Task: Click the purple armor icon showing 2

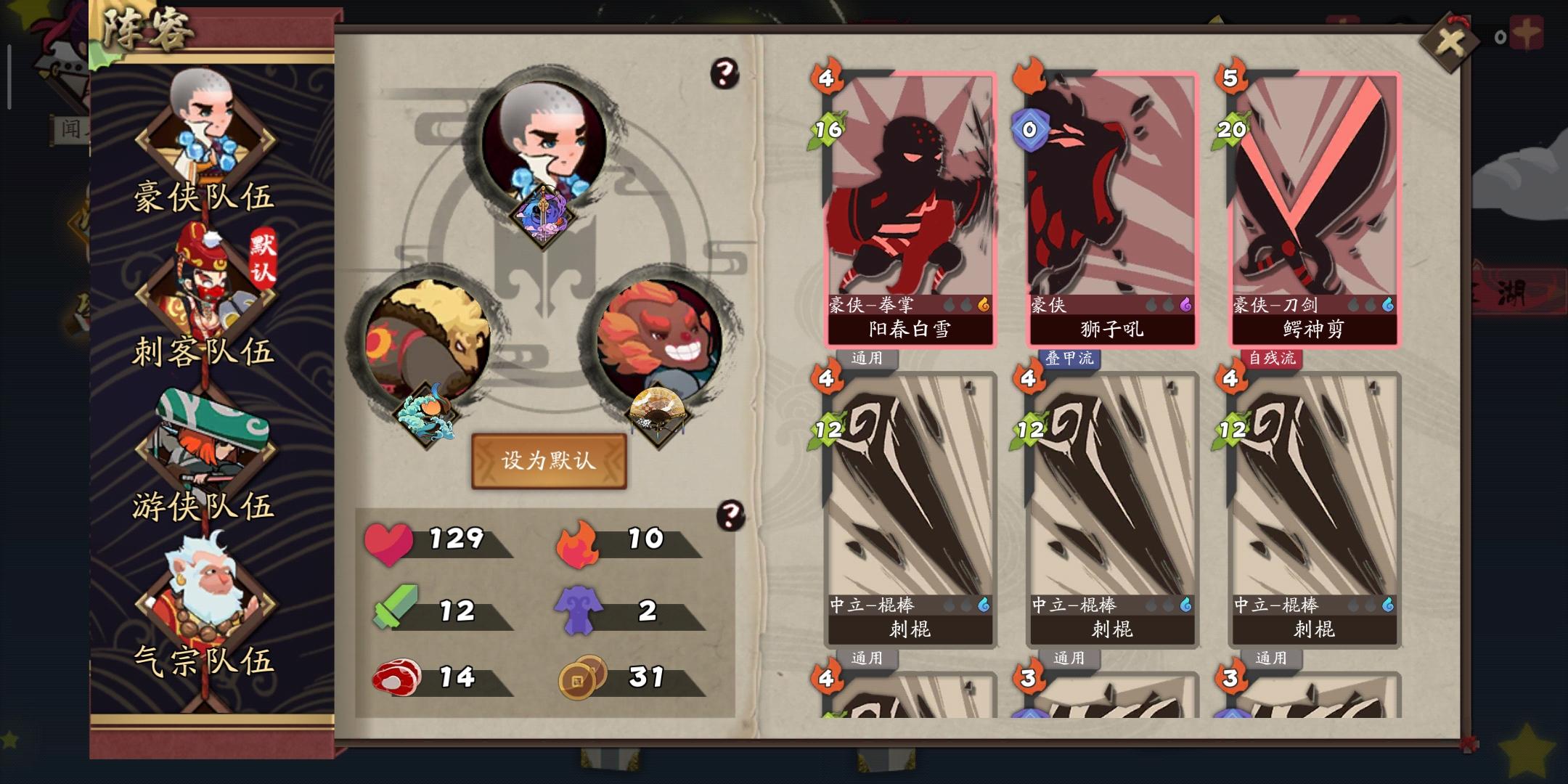Action: 579,610
